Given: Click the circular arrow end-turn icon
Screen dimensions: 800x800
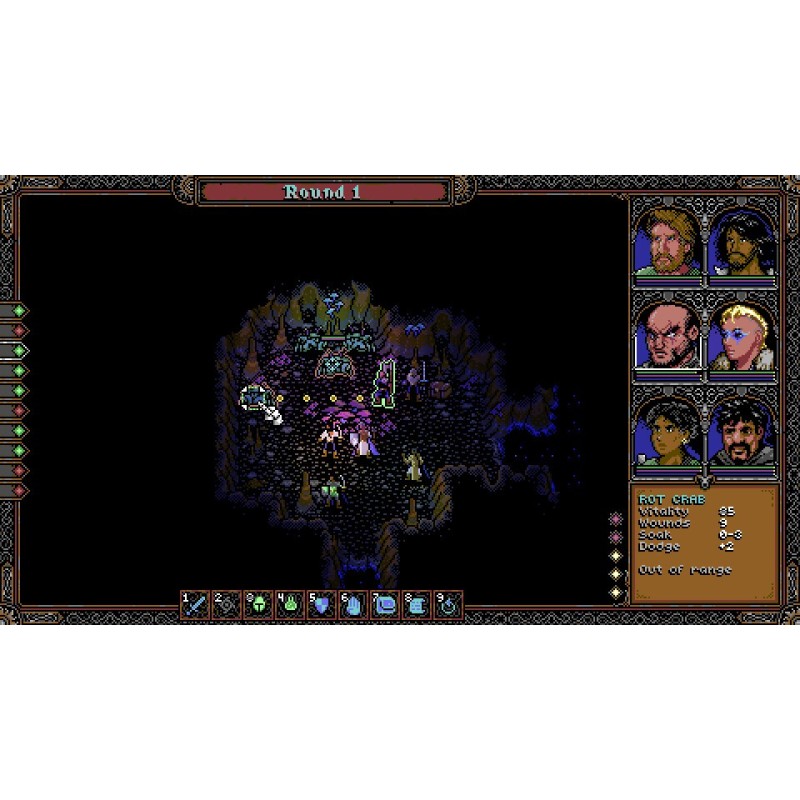Looking at the screenshot, I should (x=447, y=605).
